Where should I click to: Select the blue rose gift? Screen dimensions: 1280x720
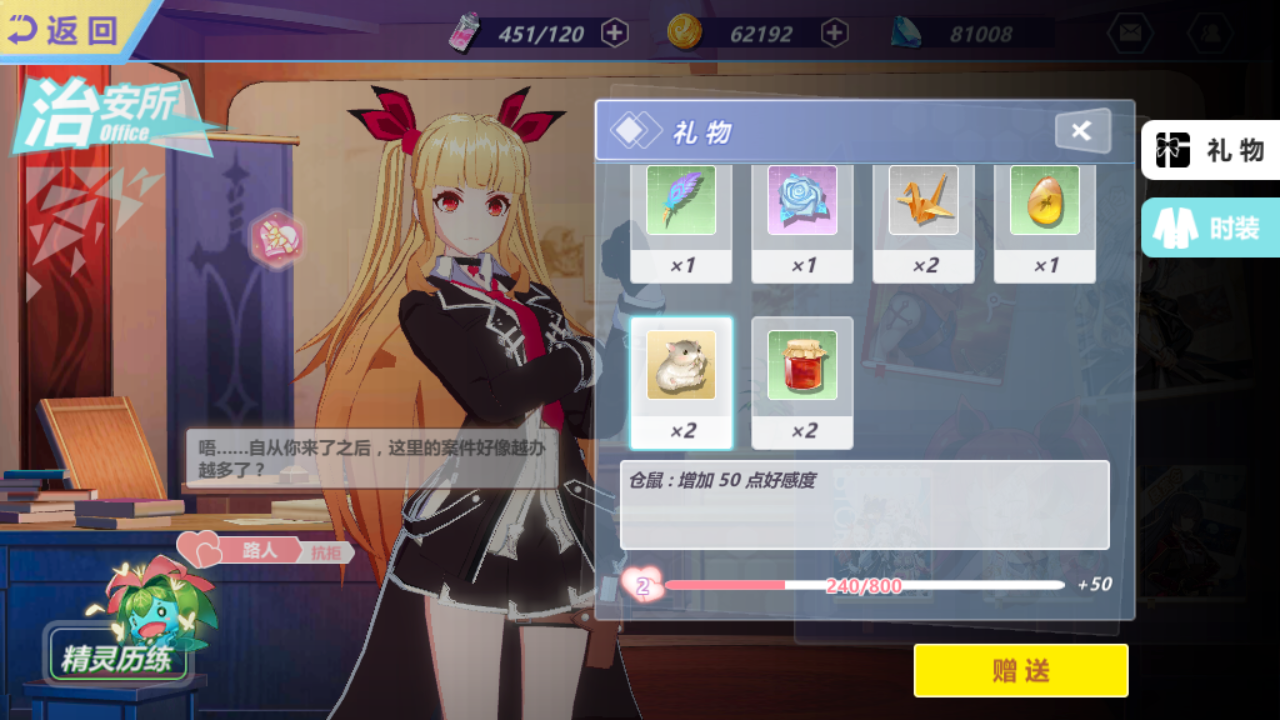pos(802,200)
